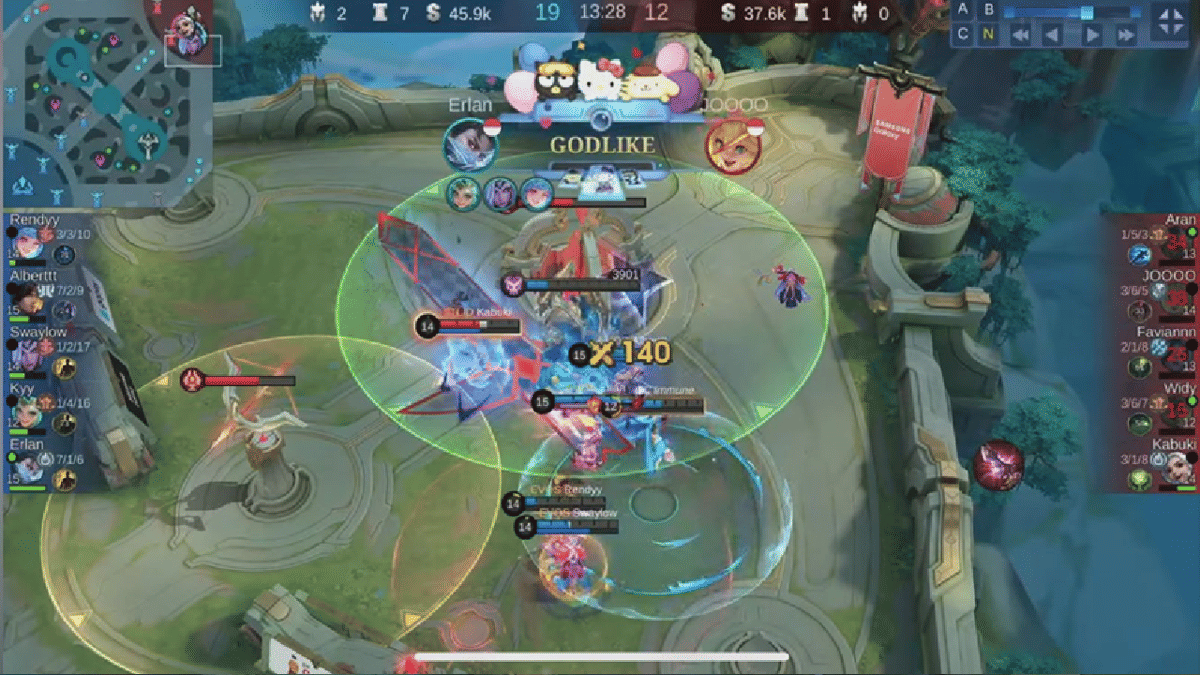Switch to camera view A
The width and height of the screenshot is (1200, 675).
point(962,11)
